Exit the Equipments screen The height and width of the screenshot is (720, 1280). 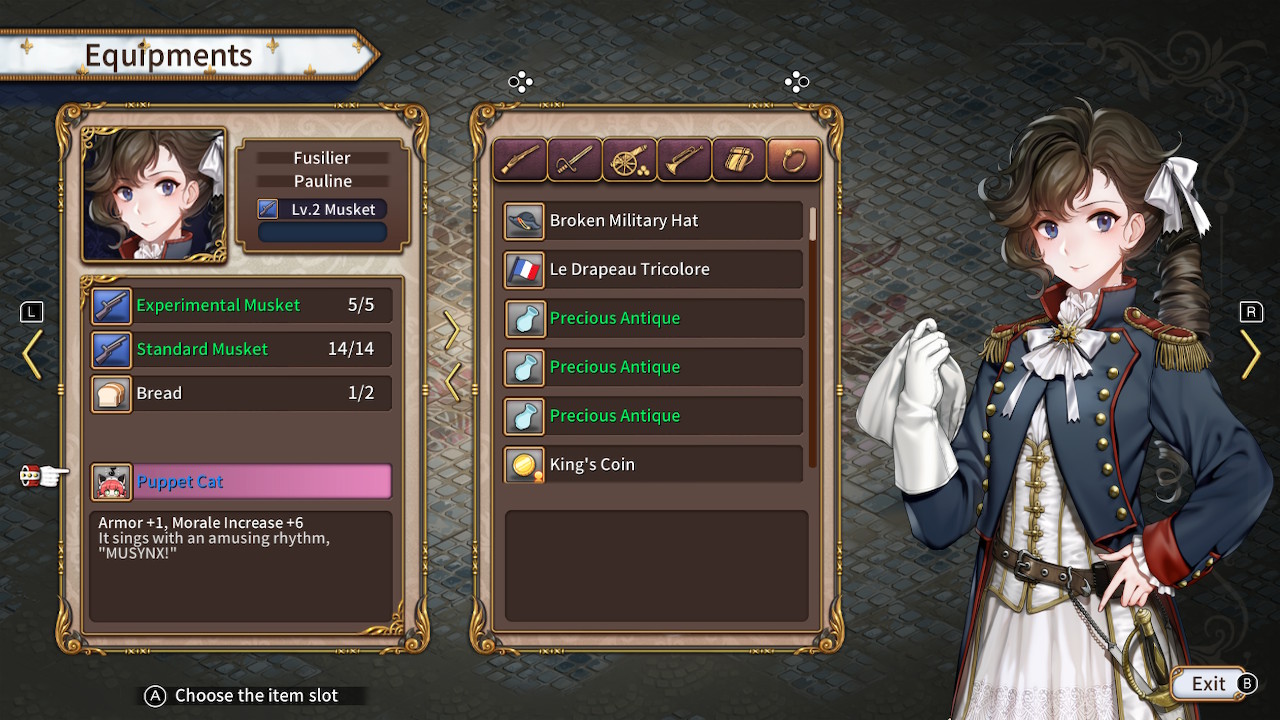(x=1209, y=684)
